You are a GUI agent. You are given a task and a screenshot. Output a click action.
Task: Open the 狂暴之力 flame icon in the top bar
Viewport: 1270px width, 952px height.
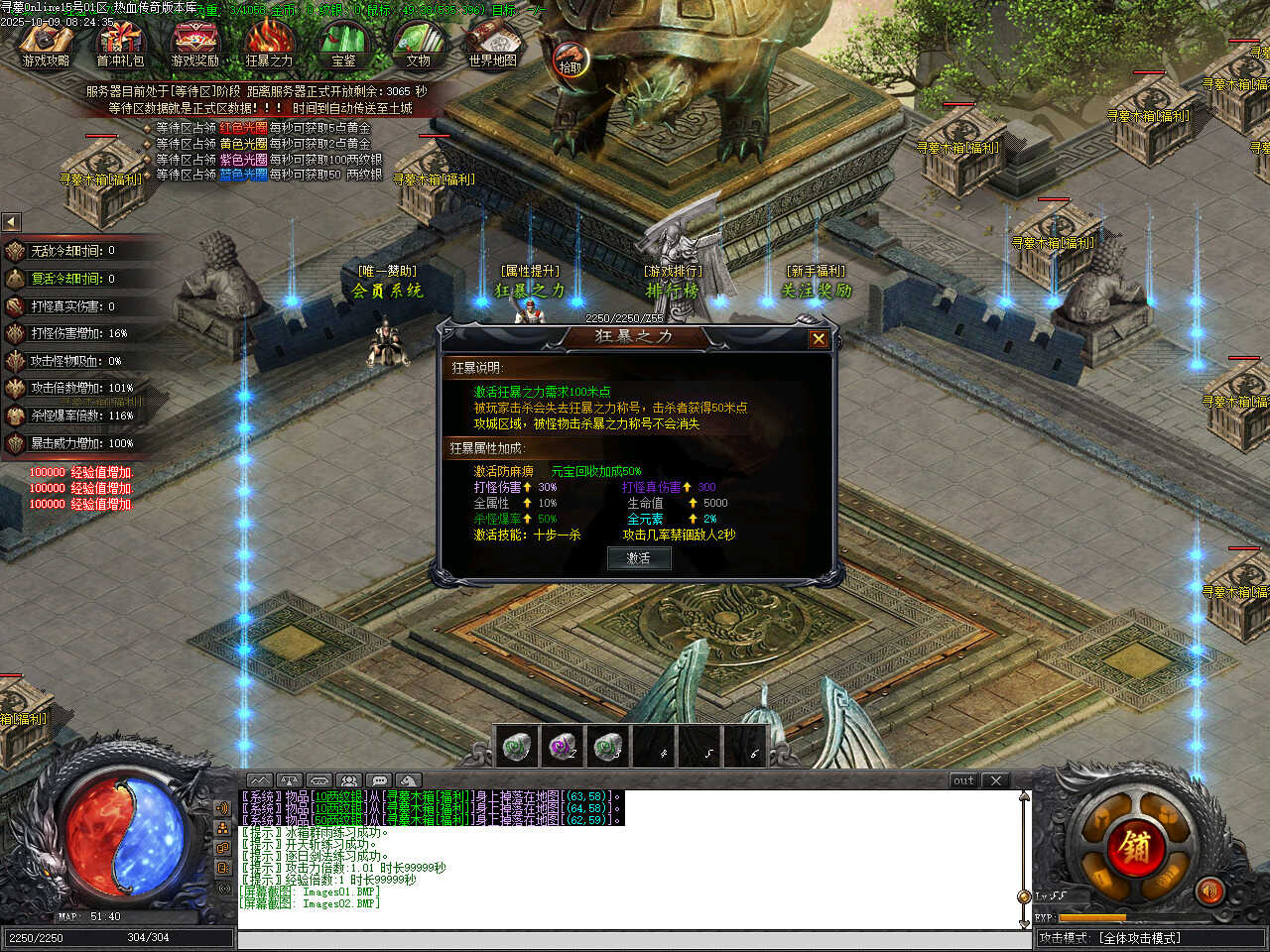(x=269, y=43)
